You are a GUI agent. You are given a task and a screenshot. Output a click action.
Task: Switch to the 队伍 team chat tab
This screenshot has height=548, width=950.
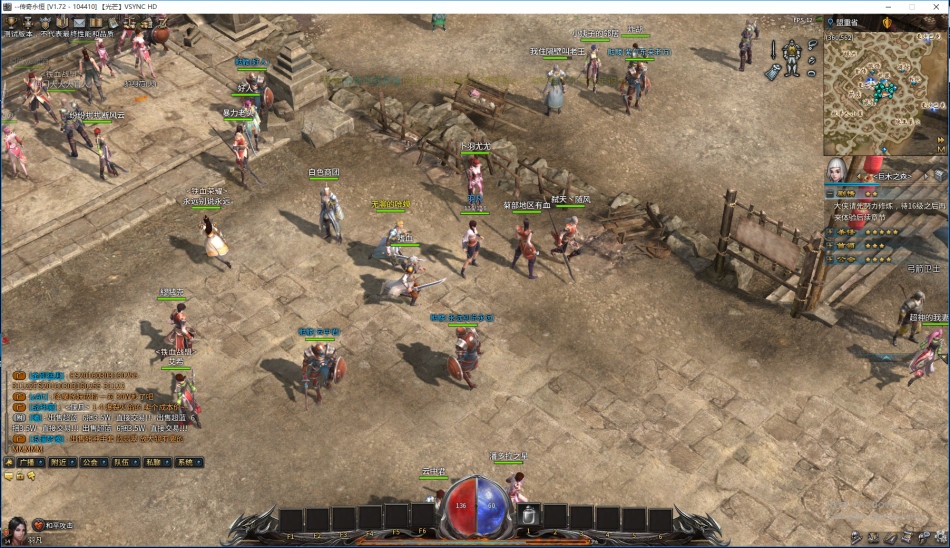click(123, 463)
